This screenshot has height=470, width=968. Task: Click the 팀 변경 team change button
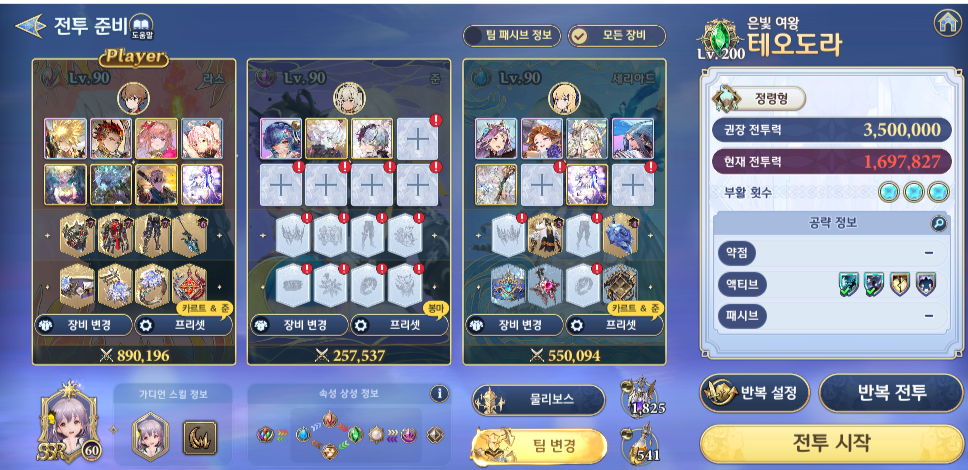pyautogui.click(x=540, y=446)
